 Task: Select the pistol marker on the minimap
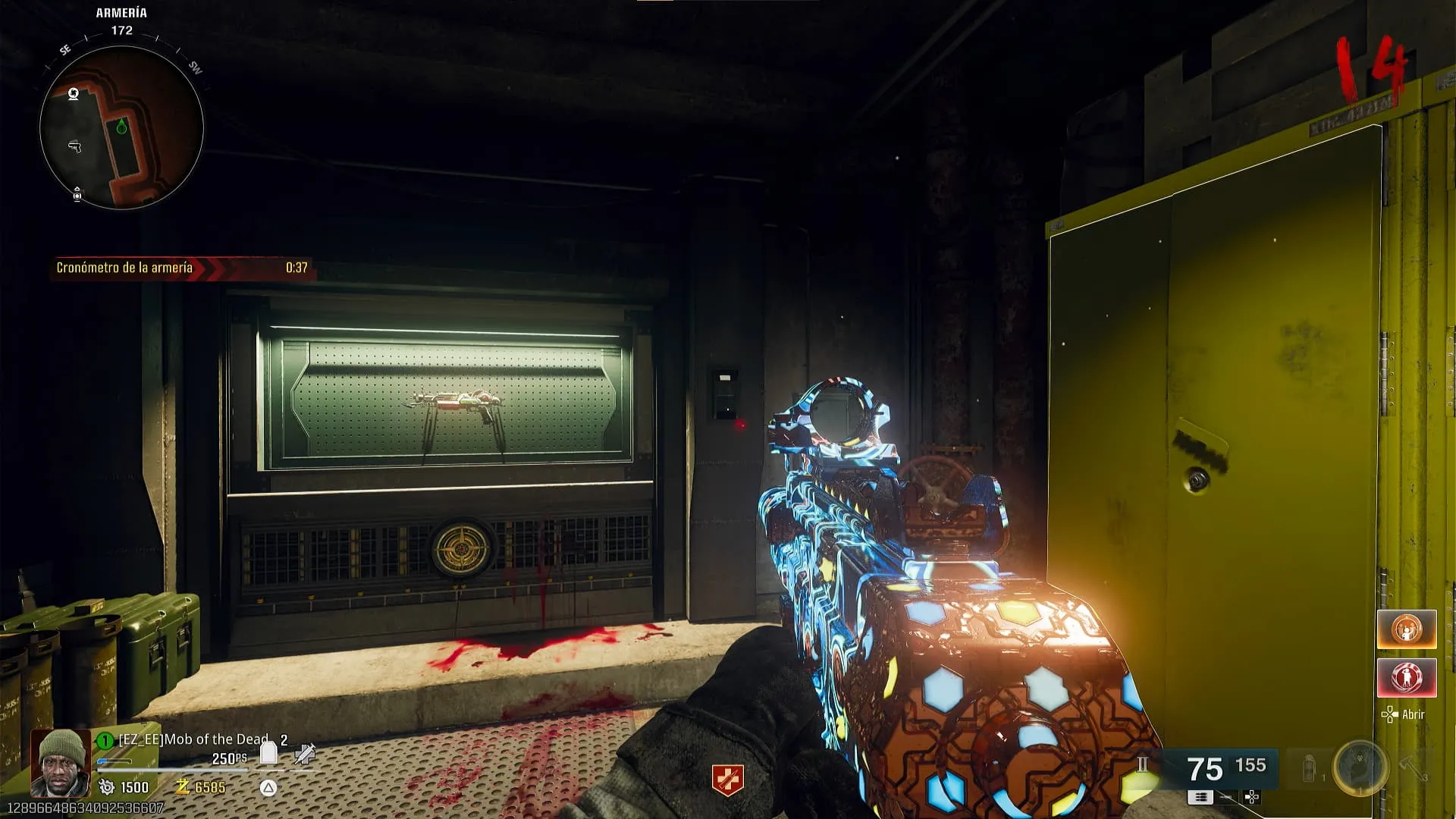click(74, 146)
